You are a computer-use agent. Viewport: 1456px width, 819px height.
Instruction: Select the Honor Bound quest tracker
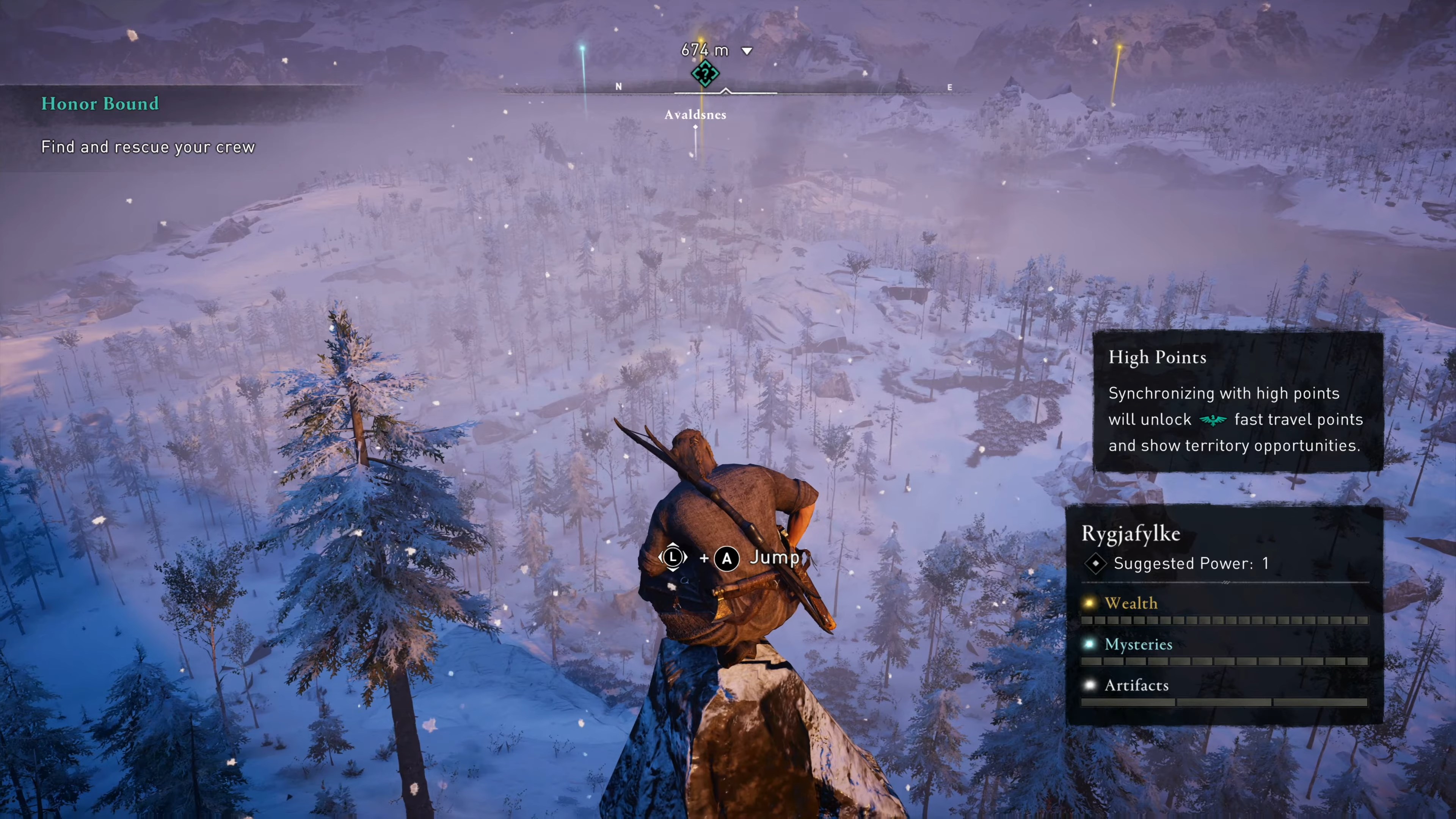coord(100,104)
